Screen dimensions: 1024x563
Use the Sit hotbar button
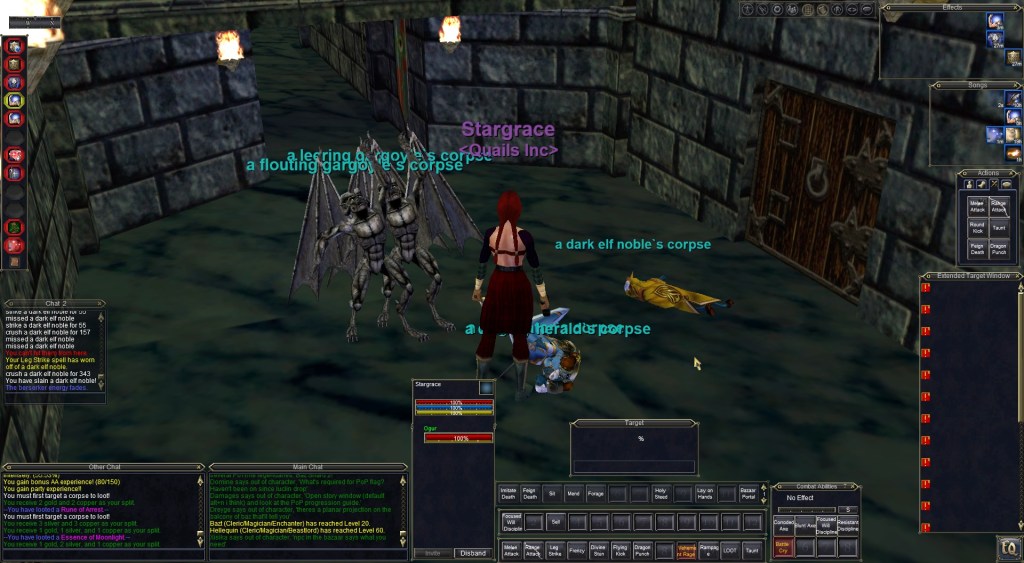coord(553,494)
